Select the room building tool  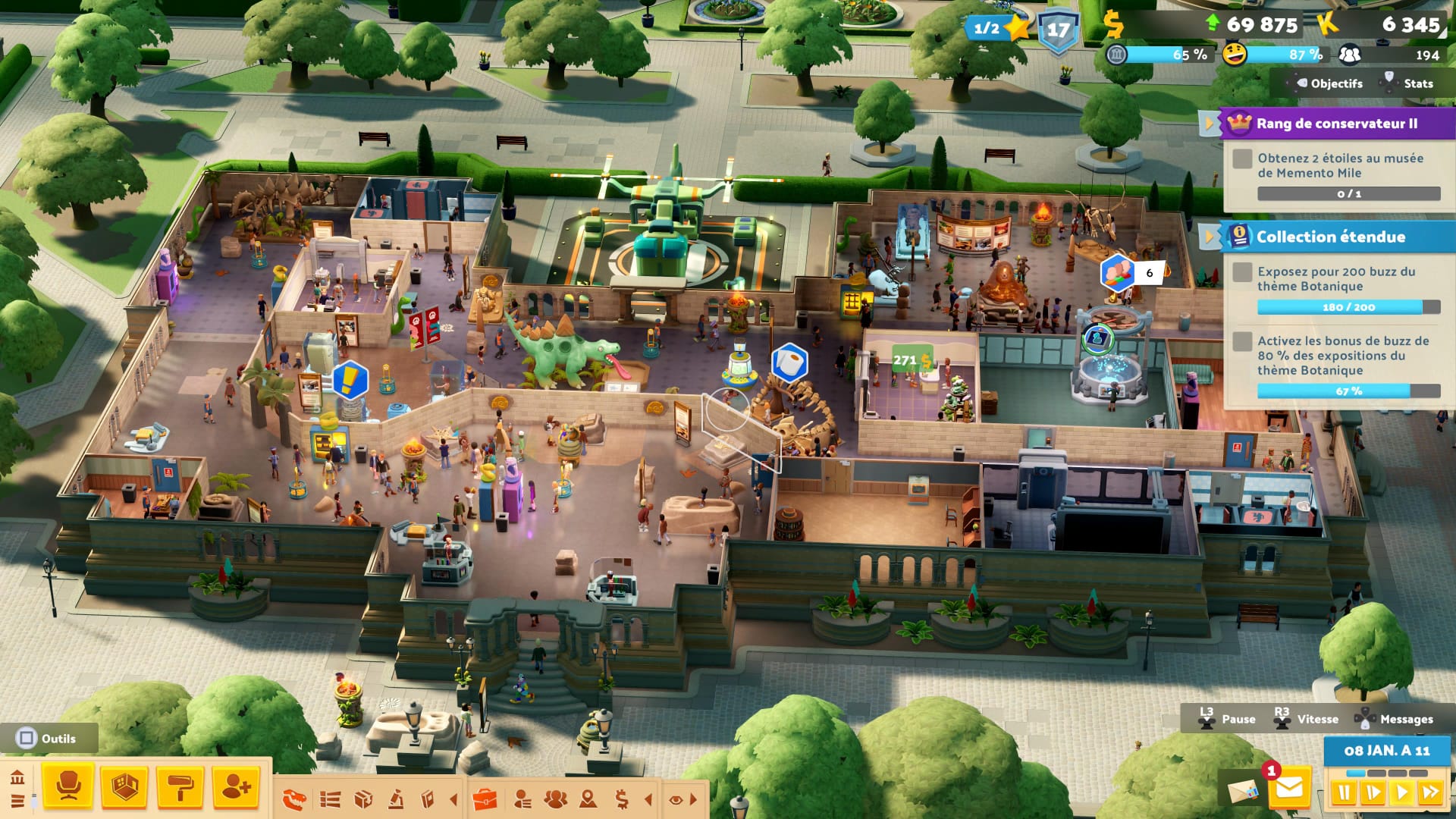pos(124,787)
